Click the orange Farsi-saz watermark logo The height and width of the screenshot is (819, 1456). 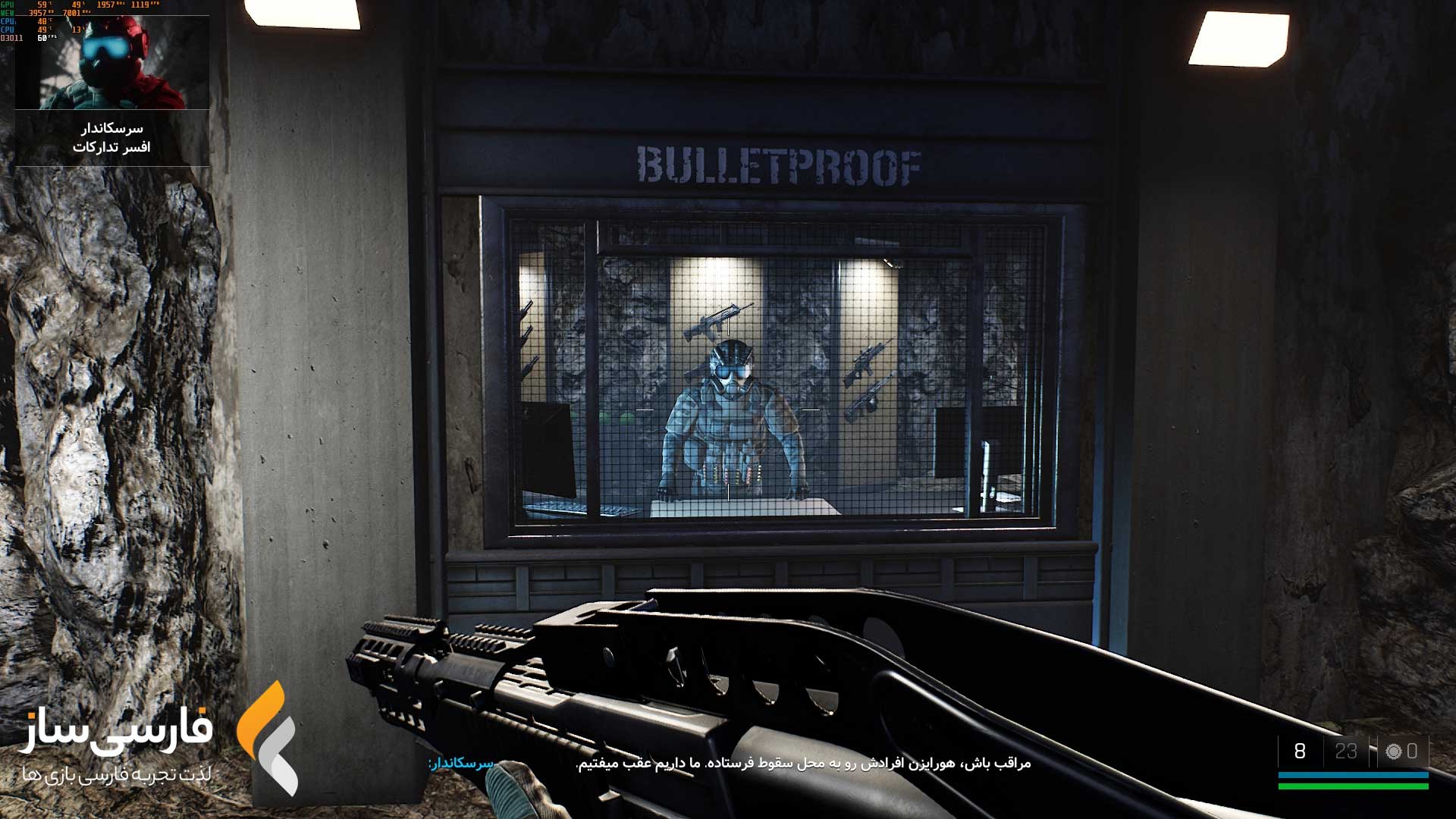click(267, 738)
